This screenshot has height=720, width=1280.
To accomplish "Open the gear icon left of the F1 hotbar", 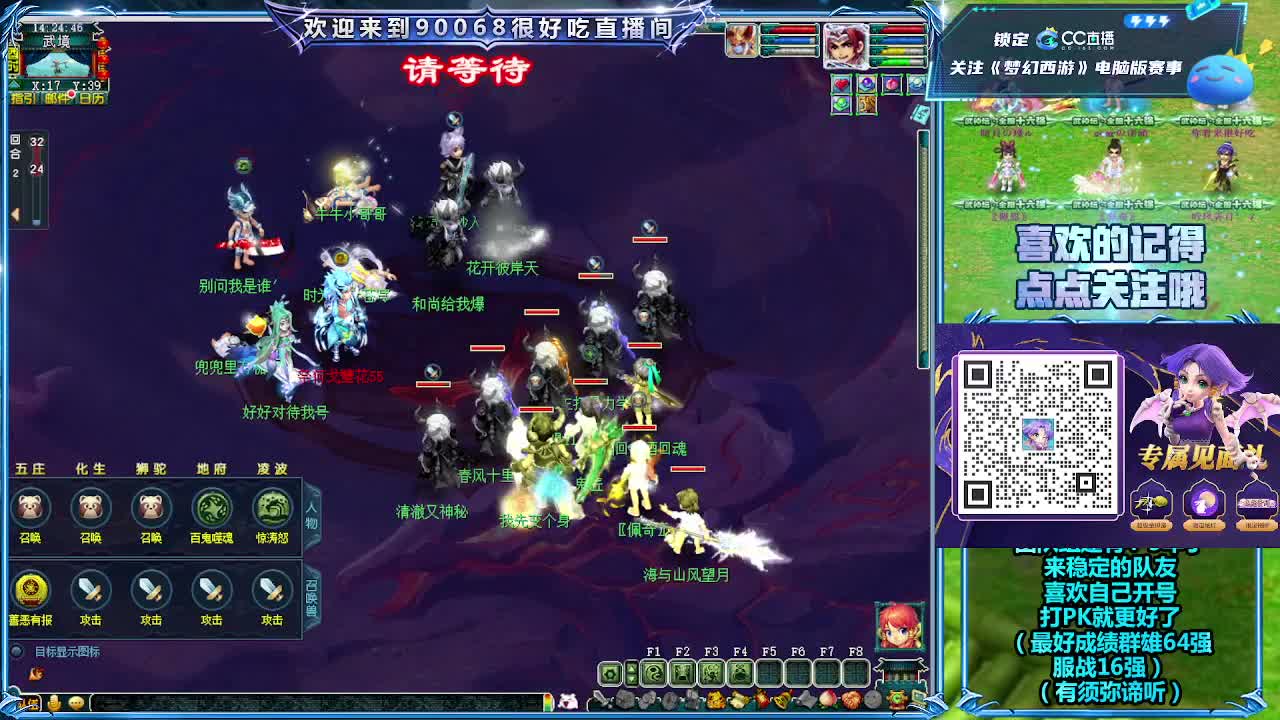I will point(610,675).
